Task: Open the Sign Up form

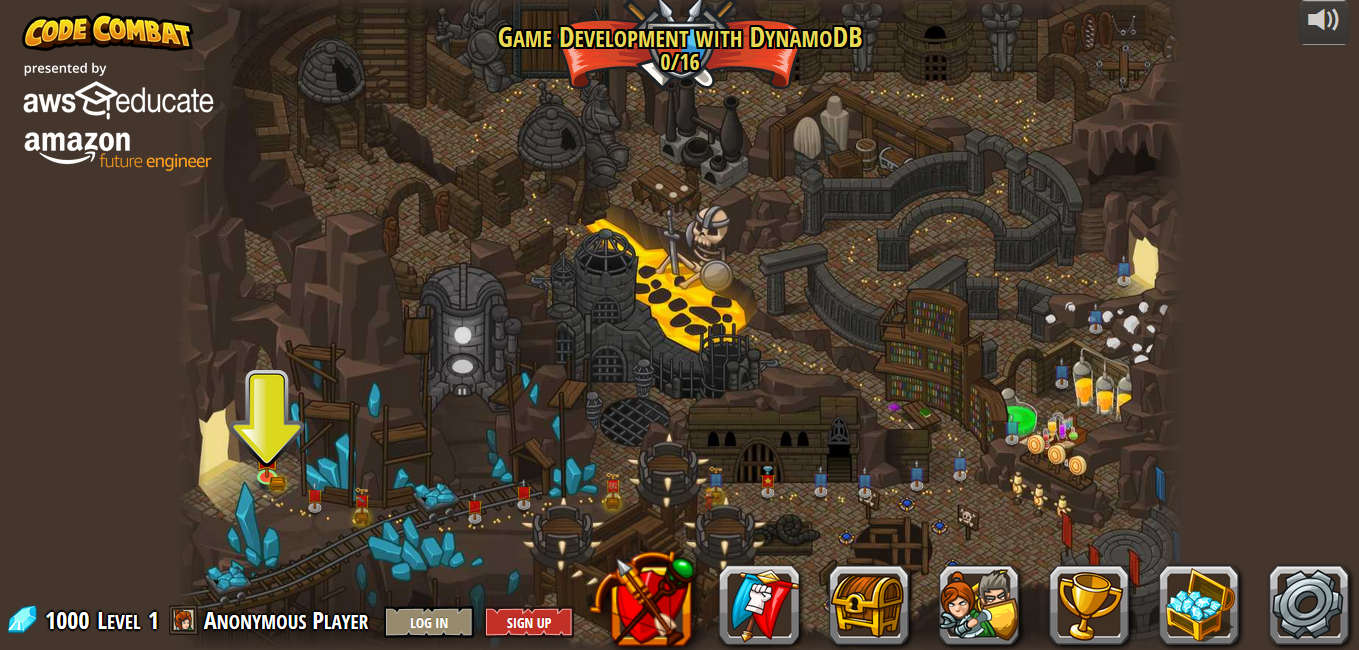Action: [528, 622]
